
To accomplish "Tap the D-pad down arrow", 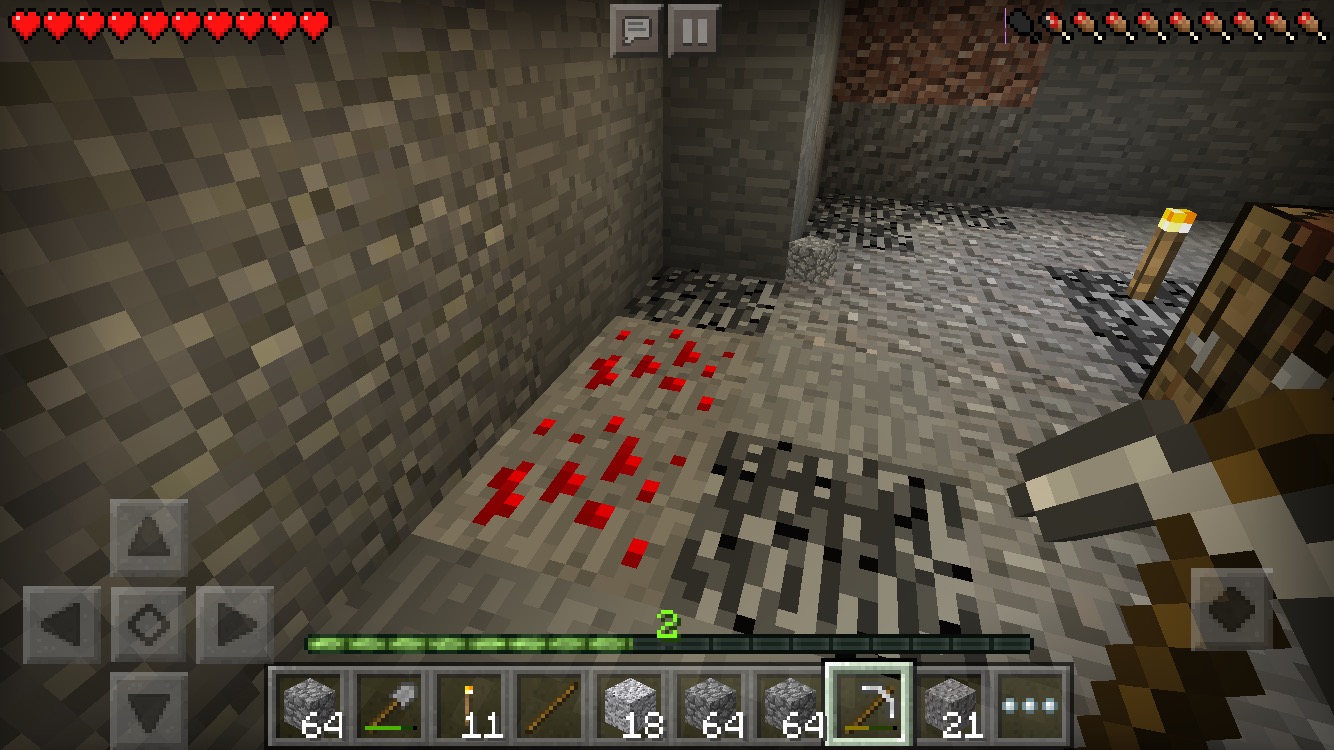I will pos(149,708).
